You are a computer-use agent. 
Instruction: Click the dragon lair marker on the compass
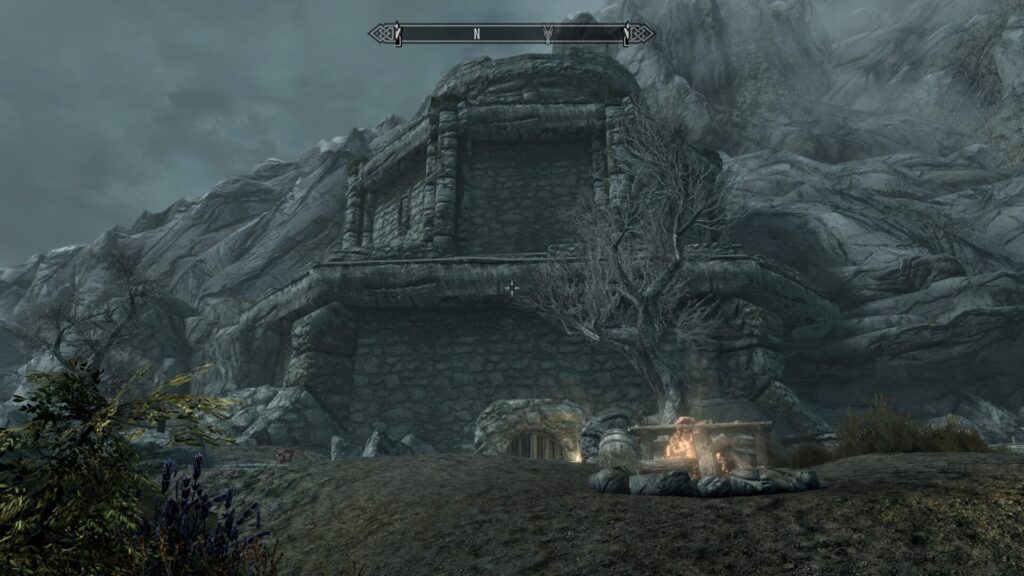click(547, 33)
